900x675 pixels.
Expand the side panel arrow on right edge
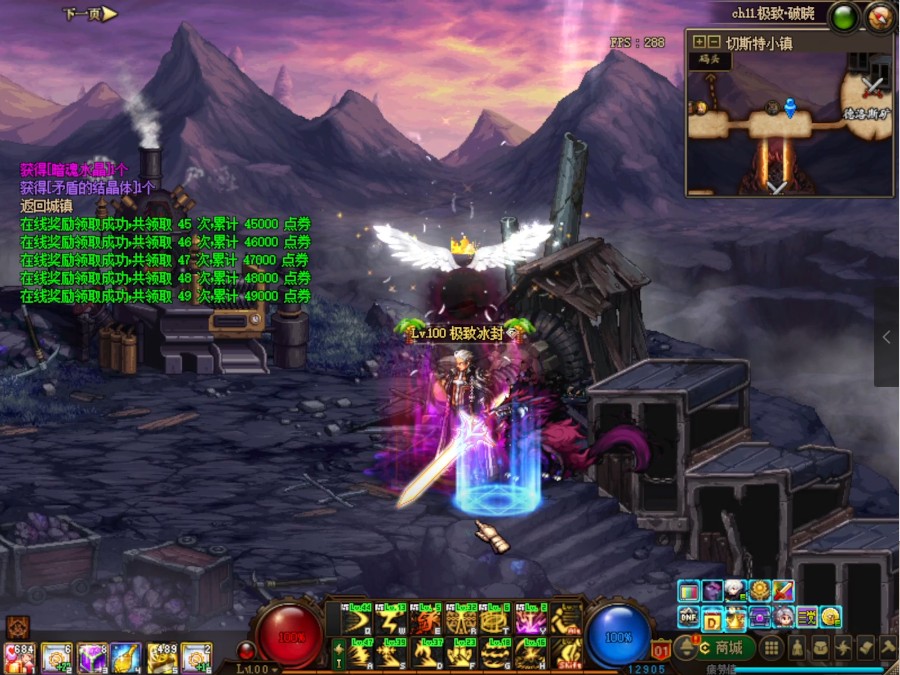tap(886, 338)
